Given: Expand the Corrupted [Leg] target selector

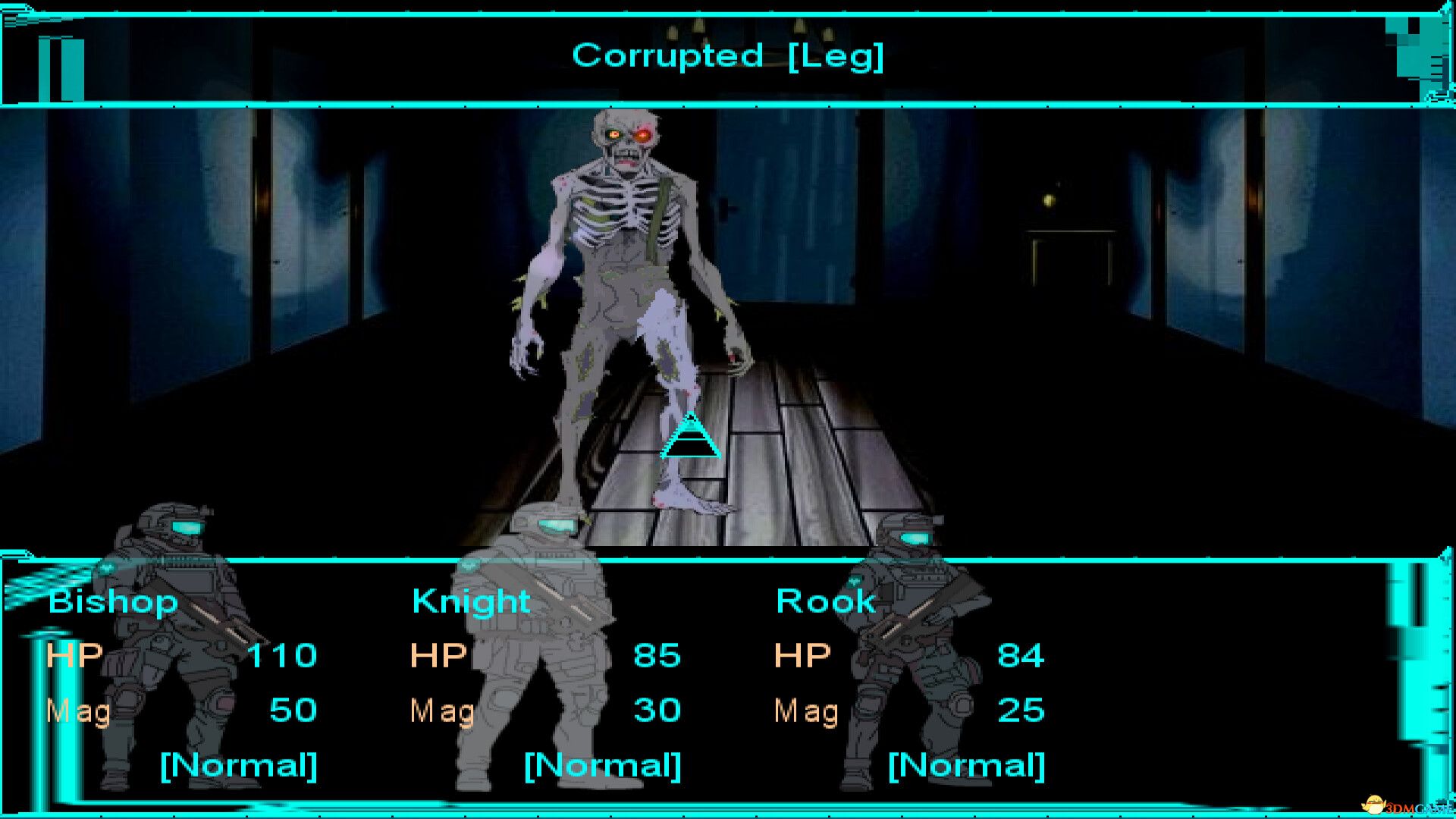Looking at the screenshot, I should point(726,55).
